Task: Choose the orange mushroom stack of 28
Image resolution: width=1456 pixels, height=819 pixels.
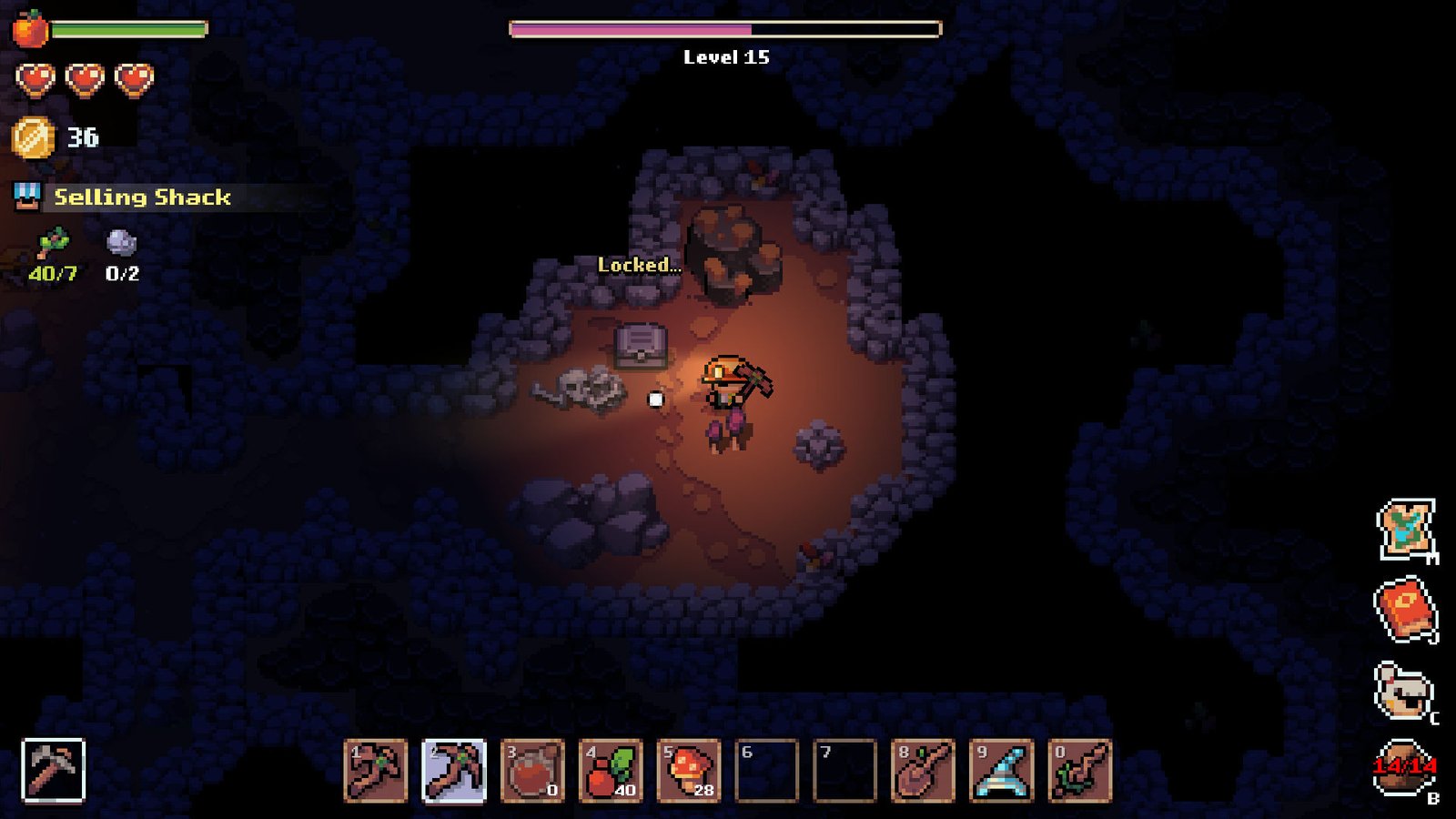Action: coord(689,771)
